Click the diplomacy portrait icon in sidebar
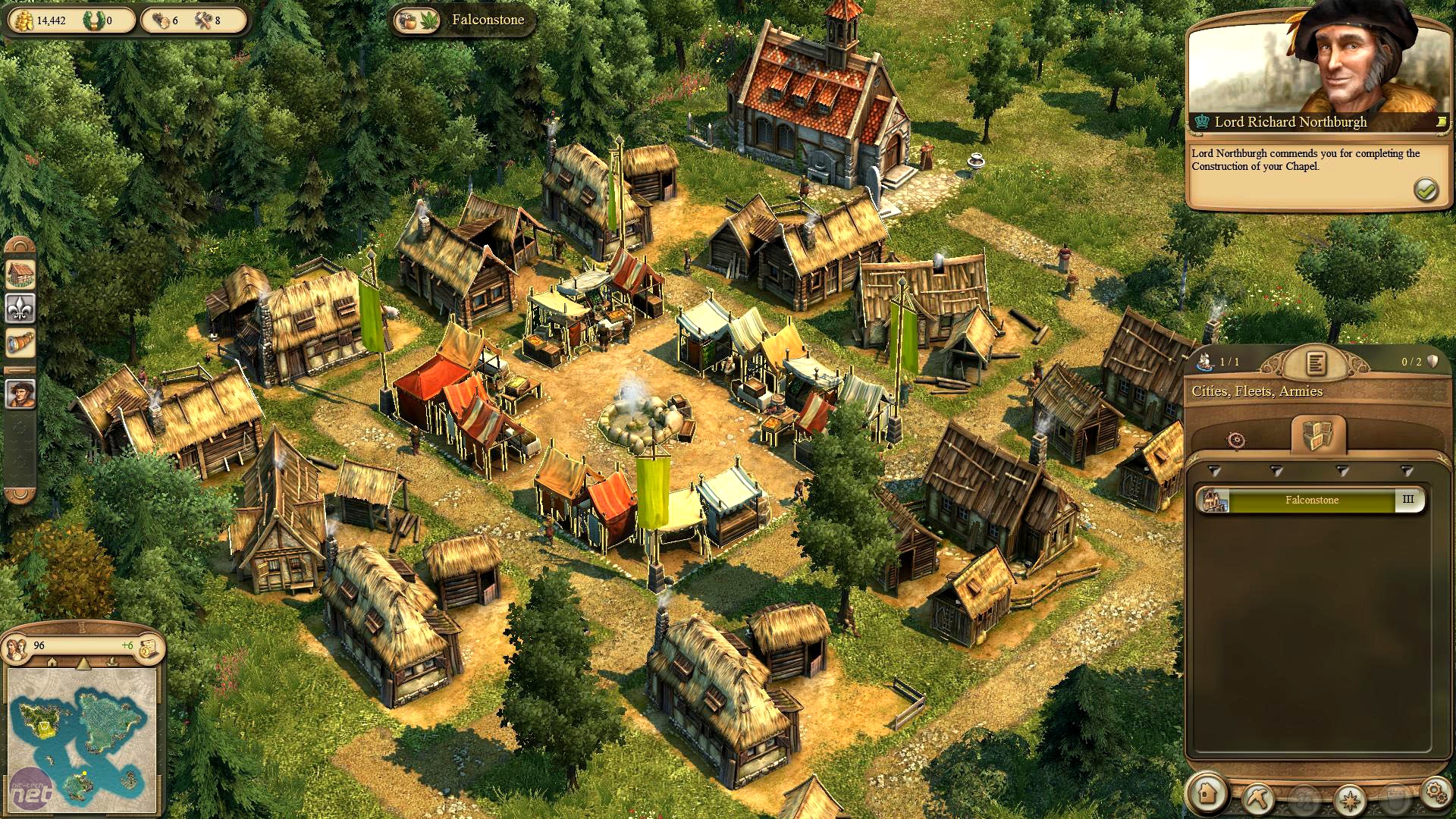The image size is (1456, 819). tap(20, 394)
